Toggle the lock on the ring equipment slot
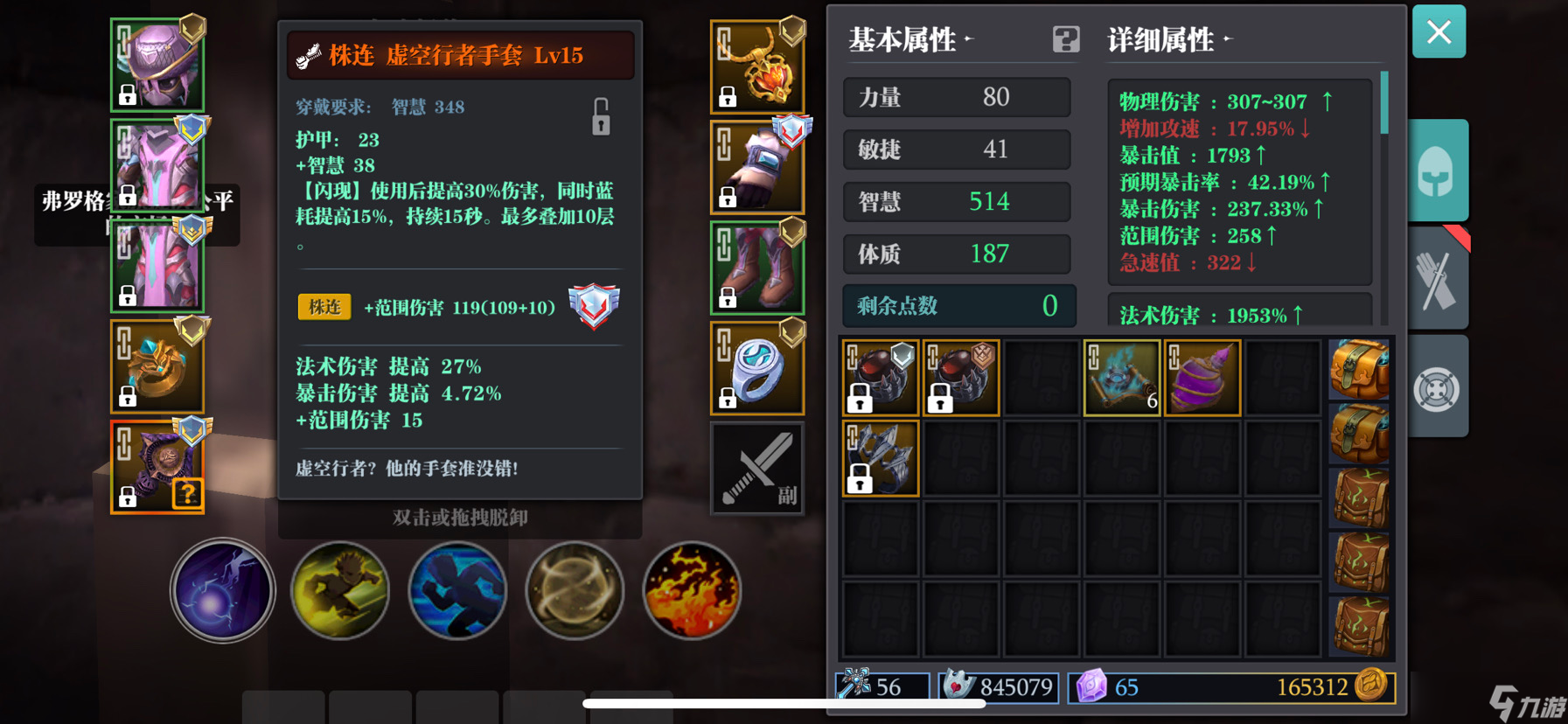 pos(728,398)
